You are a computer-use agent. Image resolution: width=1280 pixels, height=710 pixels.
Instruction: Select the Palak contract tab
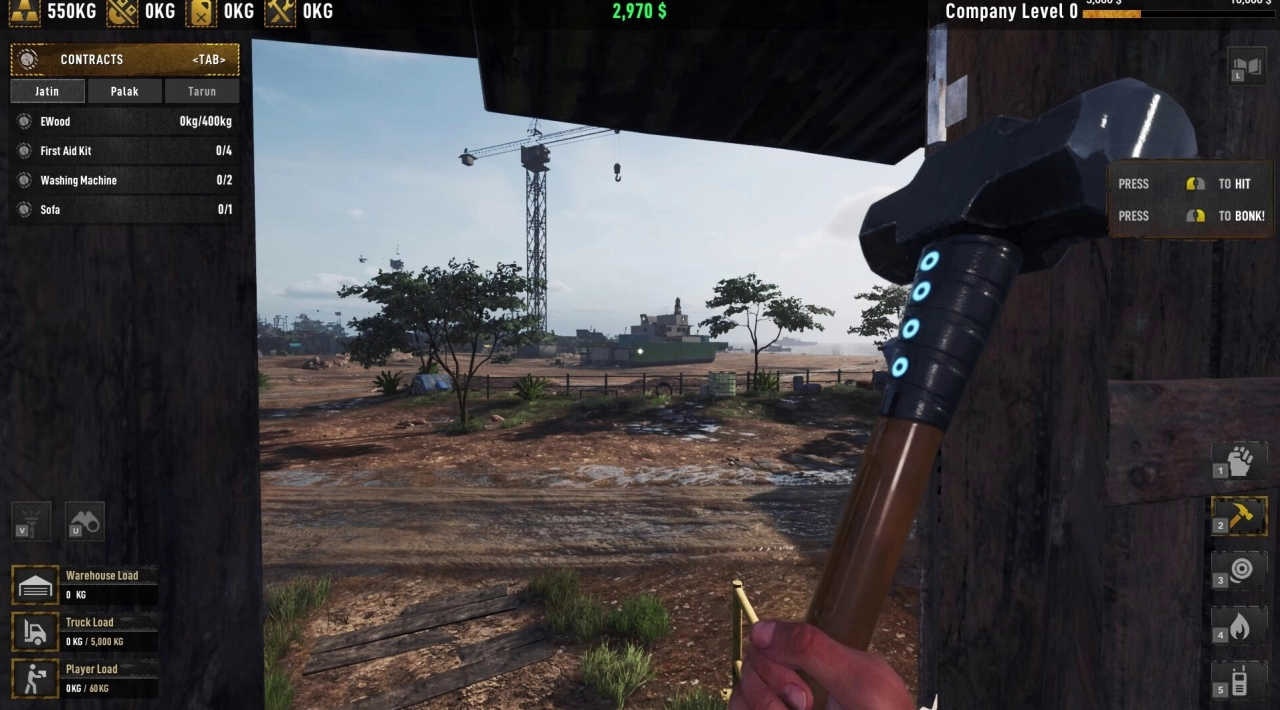pyautogui.click(x=125, y=91)
